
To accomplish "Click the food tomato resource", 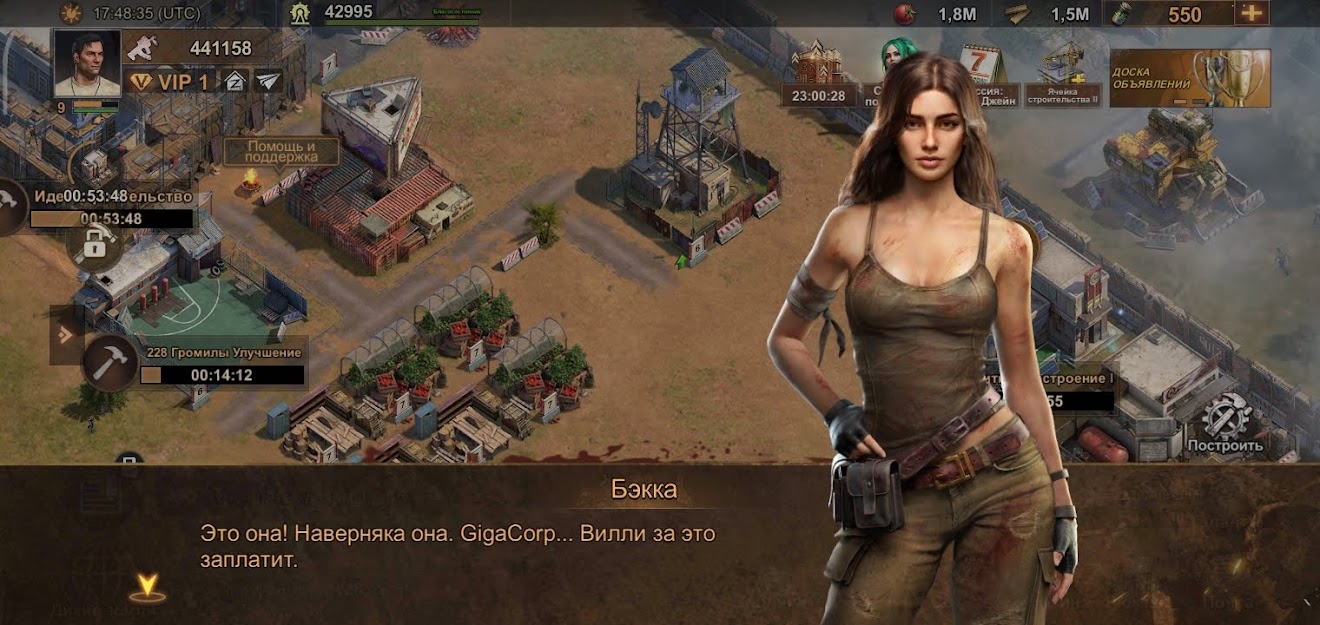I will [907, 13].
